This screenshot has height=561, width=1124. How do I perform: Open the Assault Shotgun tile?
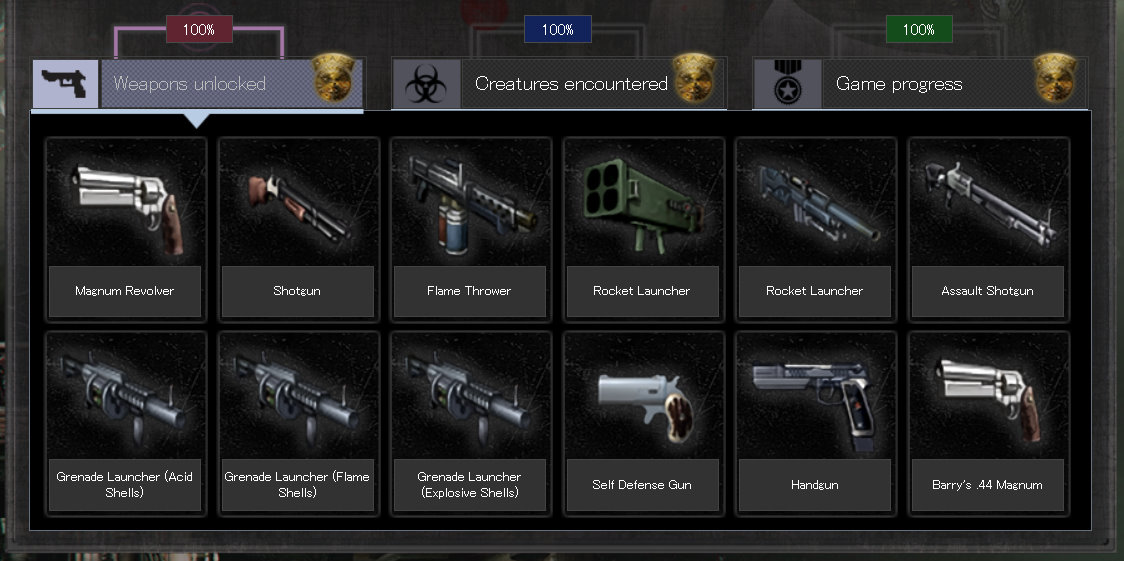pos(987,228)
